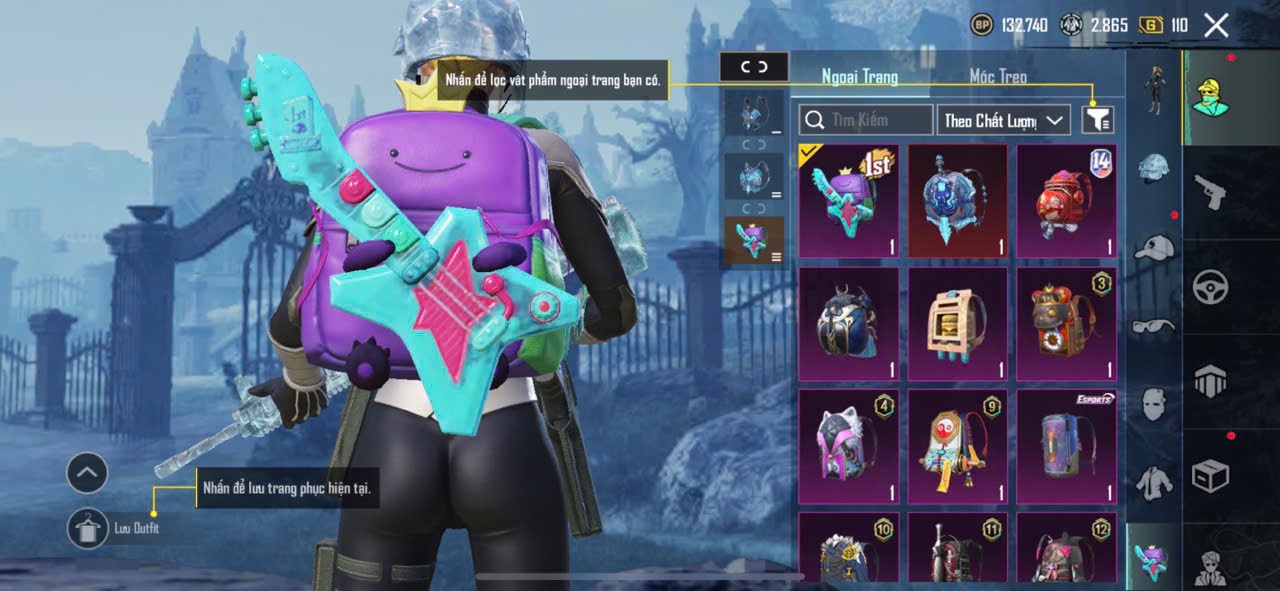Open the sunglasses category
The height and width of the screenshot is (591, 1280).
point(1154,325)
